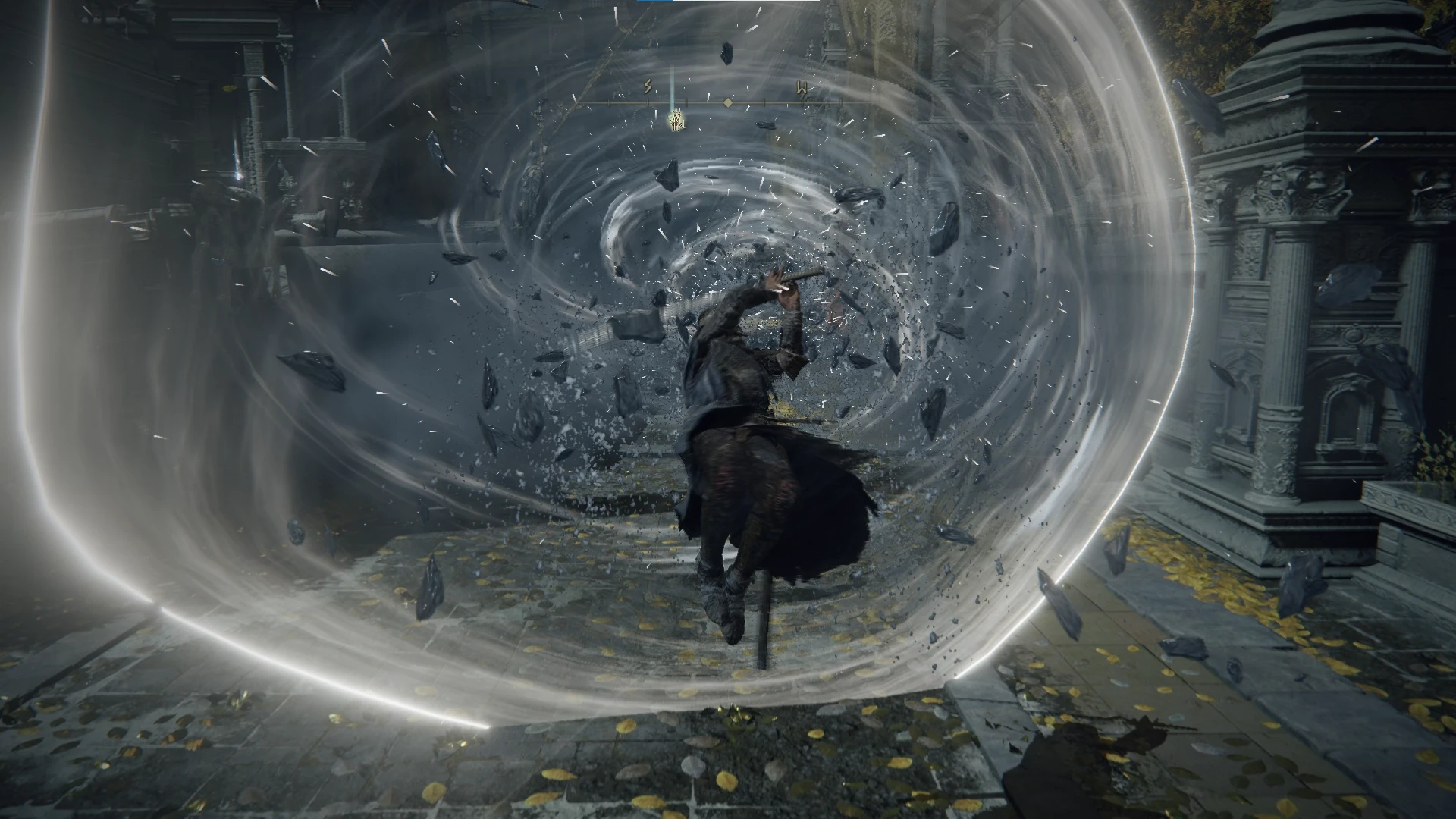Click the tick mark beside the south marker

[648, 102]
